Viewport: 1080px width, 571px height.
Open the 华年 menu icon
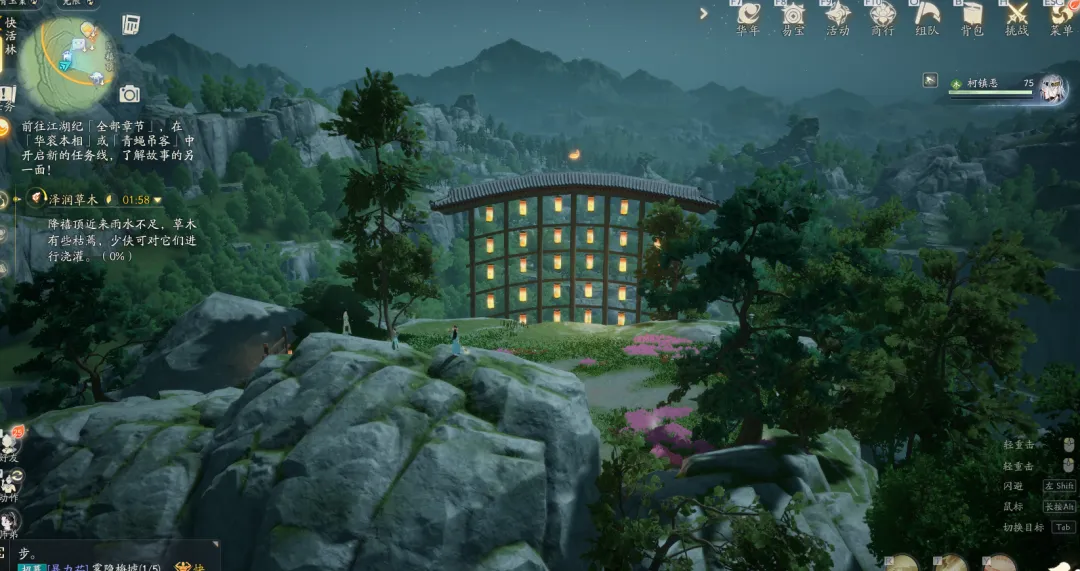[x=748, y=16]
